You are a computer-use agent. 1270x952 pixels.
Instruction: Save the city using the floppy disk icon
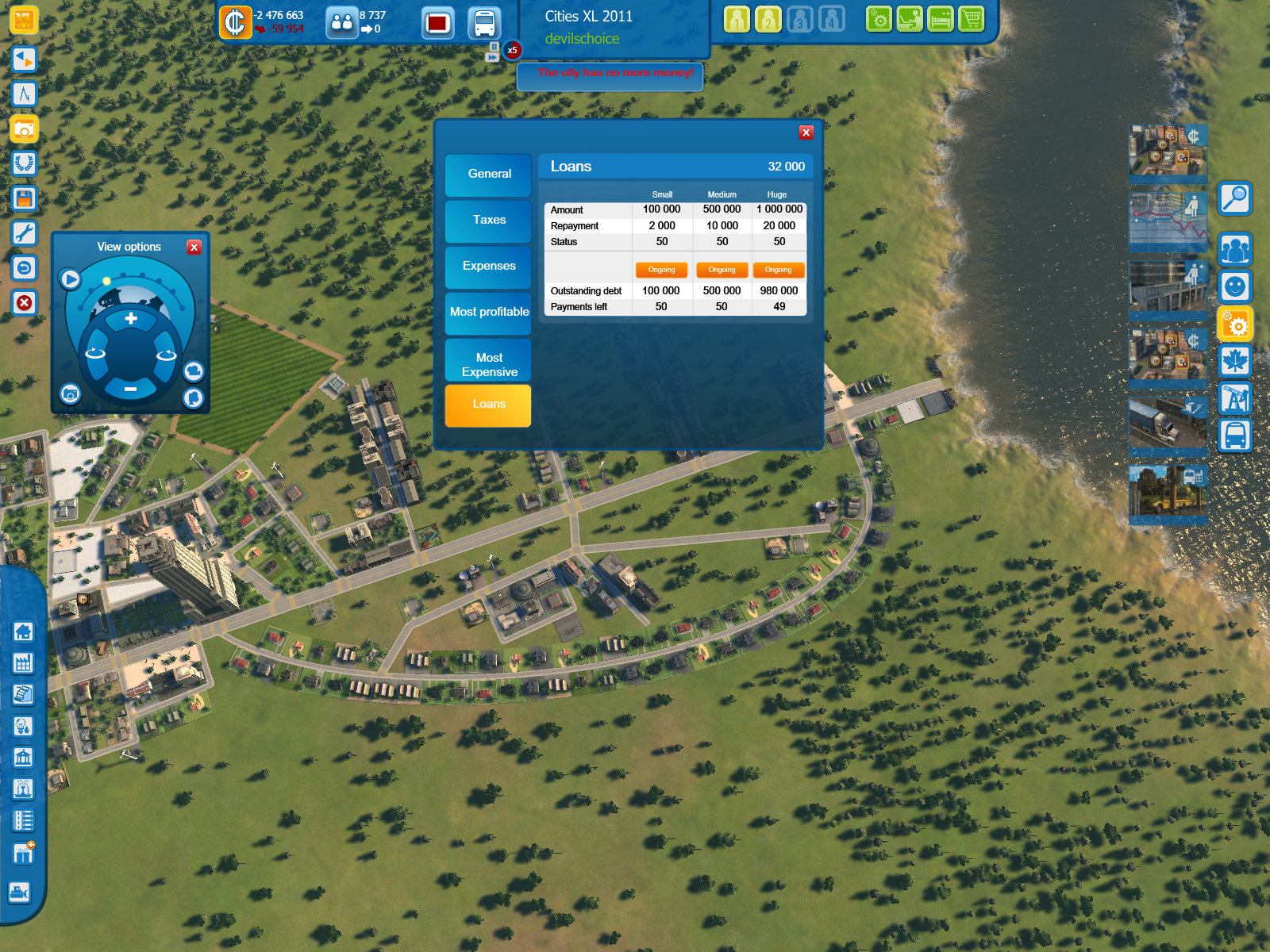[24, 198]
